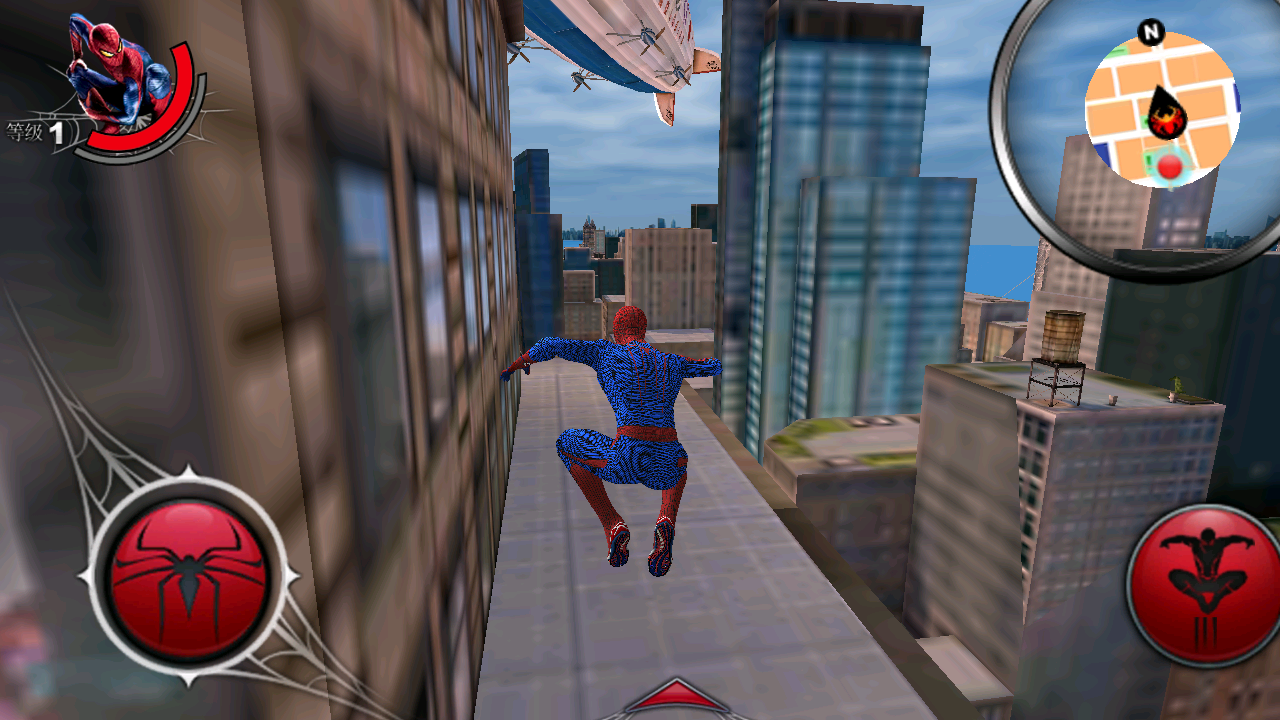This screenshot has height=720, width=1280.
Task: Tap the red spider emblem button
Action: [188, 577]
